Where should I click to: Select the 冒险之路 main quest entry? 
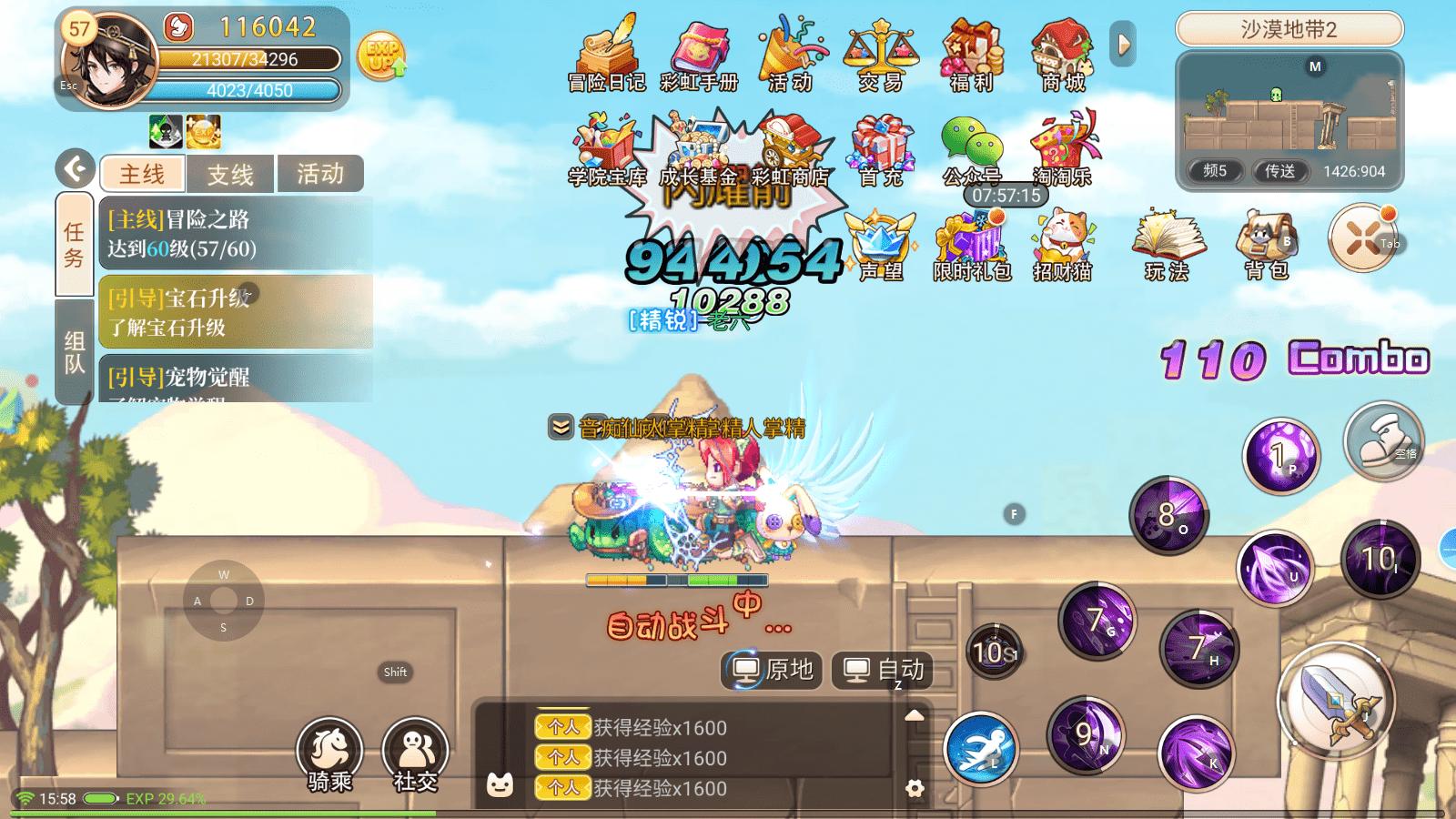click(x=235, y=234)
